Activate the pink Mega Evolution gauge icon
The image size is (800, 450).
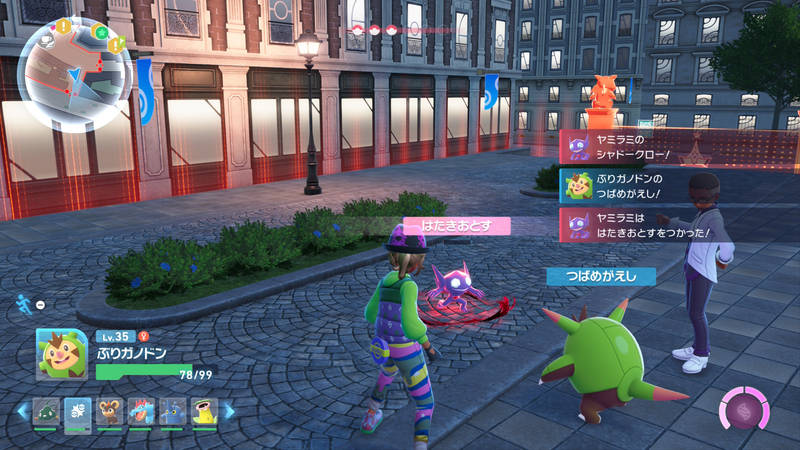point(743,410)
